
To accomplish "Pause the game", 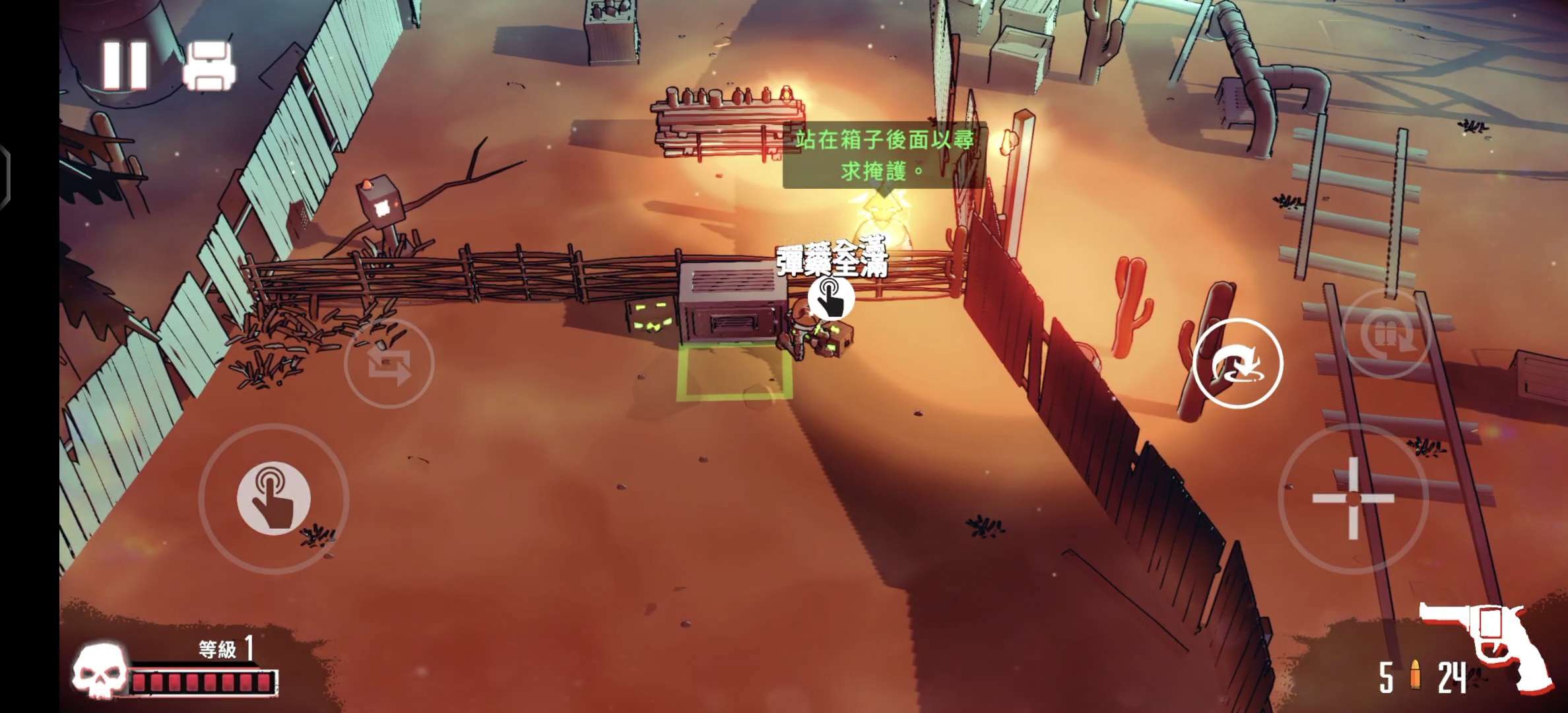I will point(125,65).
